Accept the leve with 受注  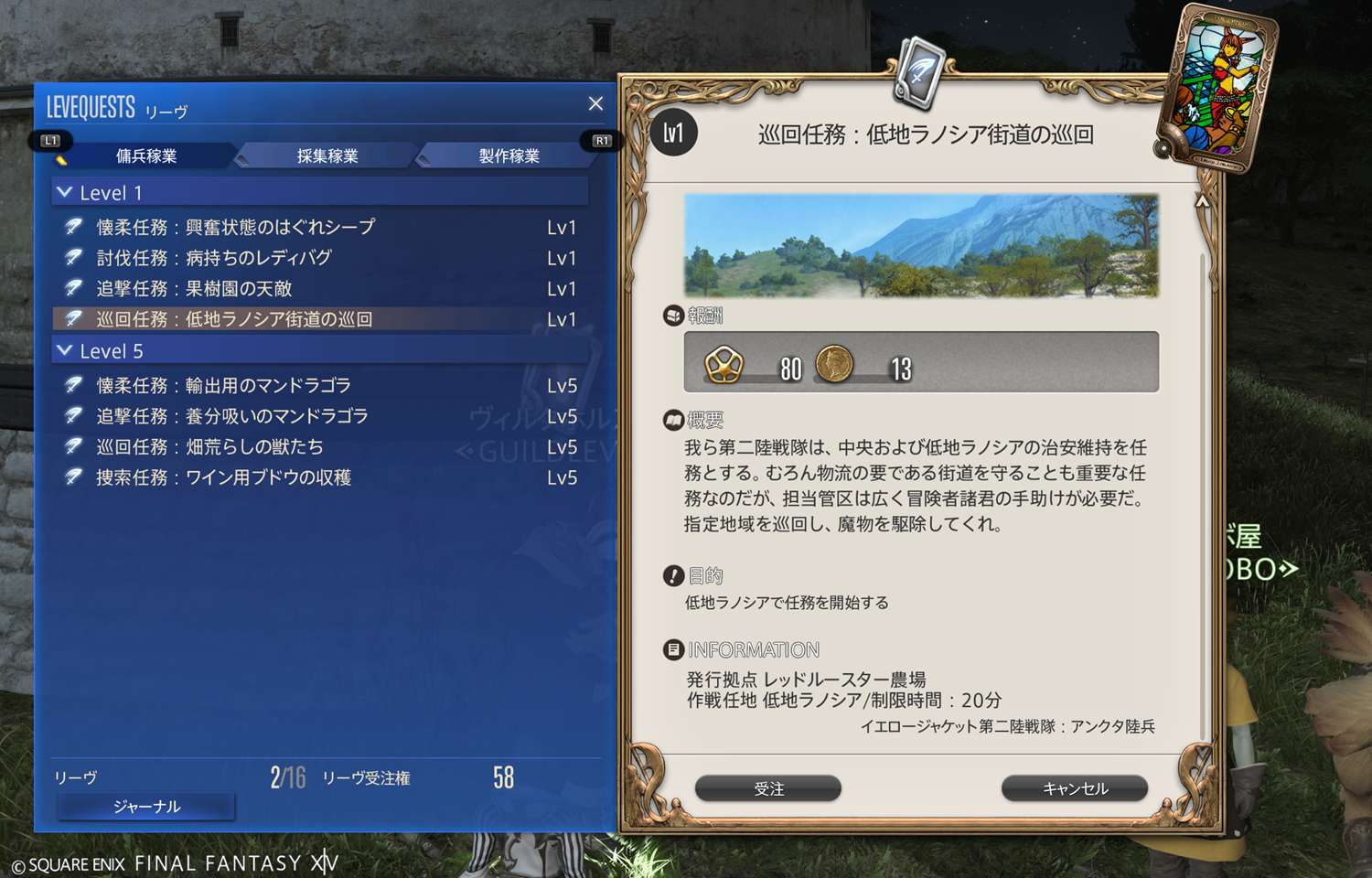pyautogui.click(x=768, y=788)
